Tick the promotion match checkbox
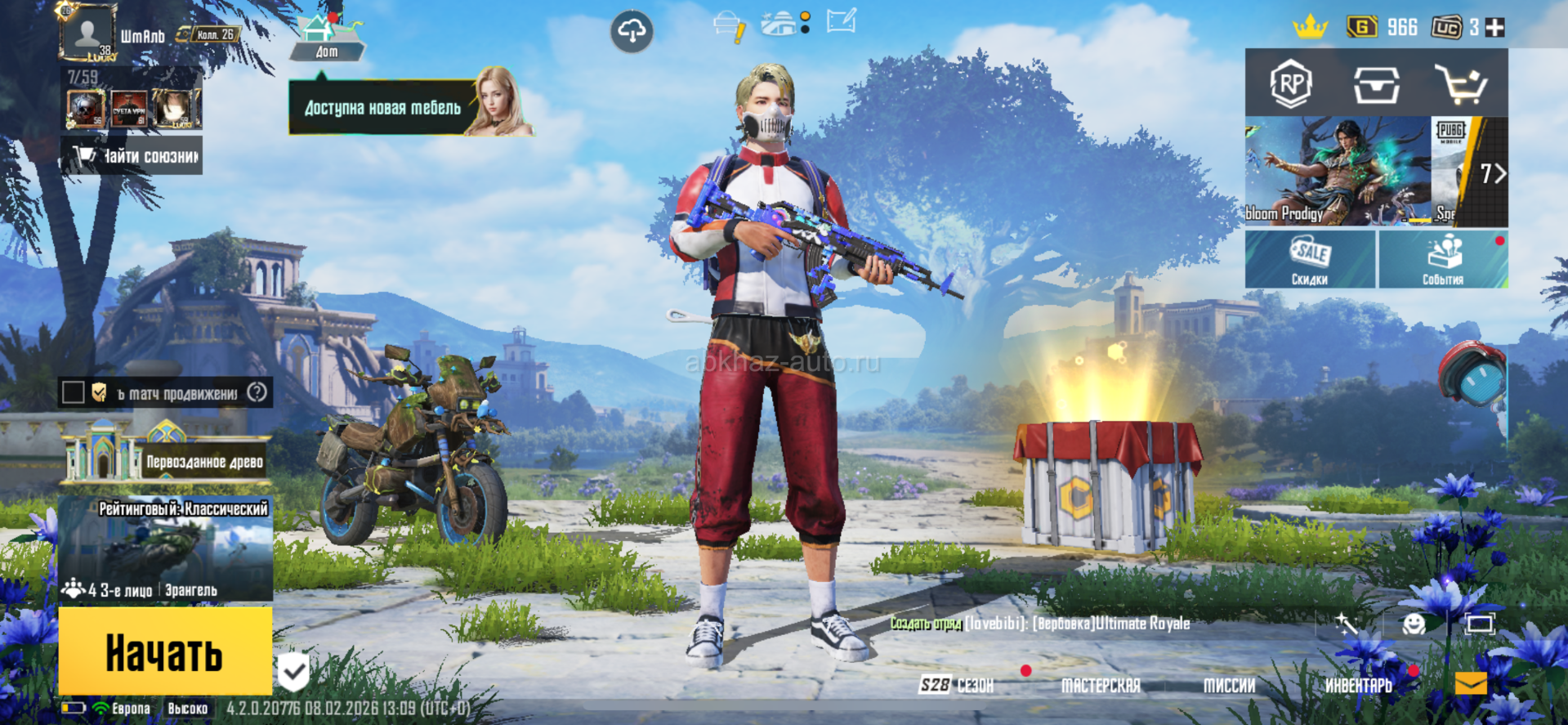The height and width of the screenshot is (725, 1568). click(x=74, y=393)
